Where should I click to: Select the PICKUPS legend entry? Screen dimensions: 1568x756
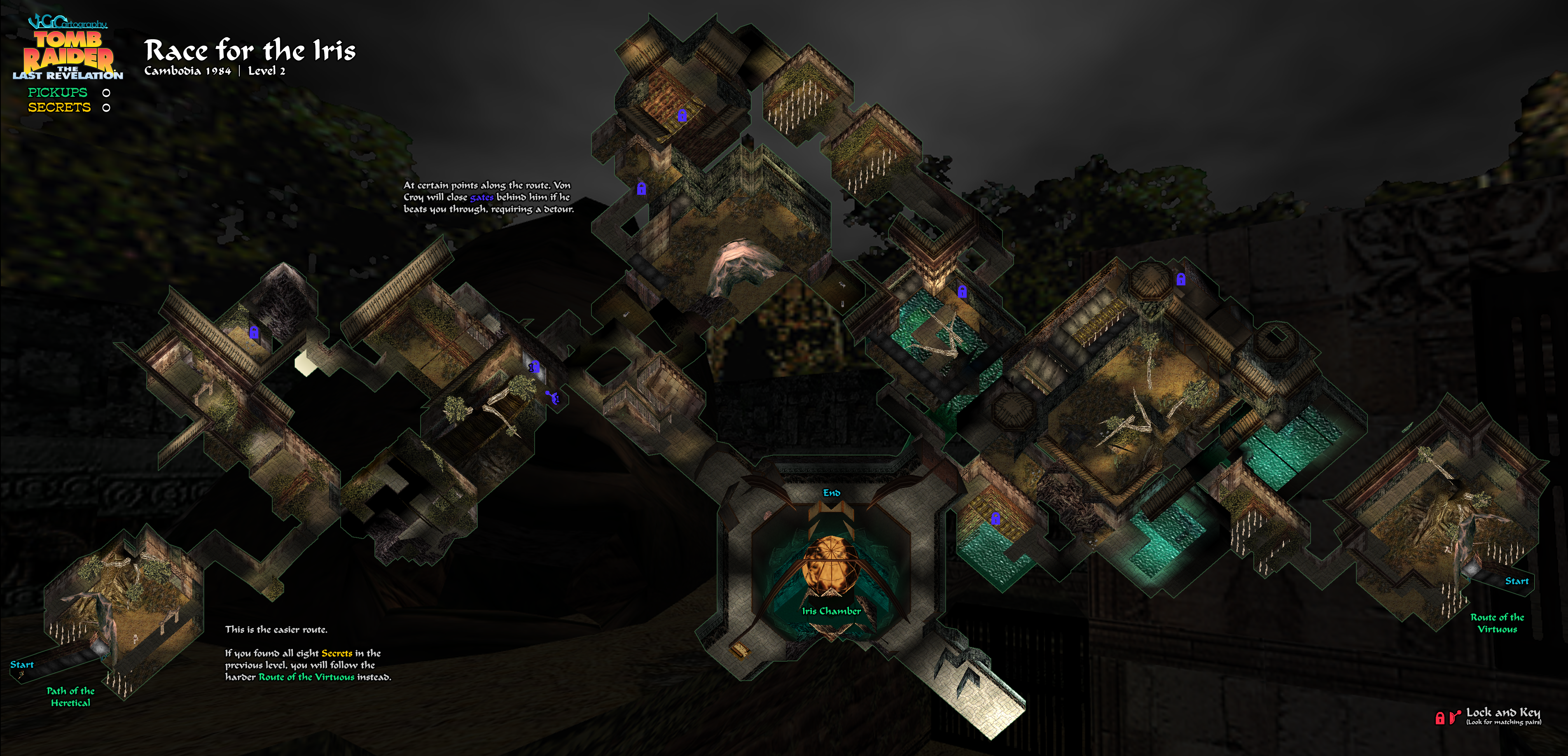point(58,93)
